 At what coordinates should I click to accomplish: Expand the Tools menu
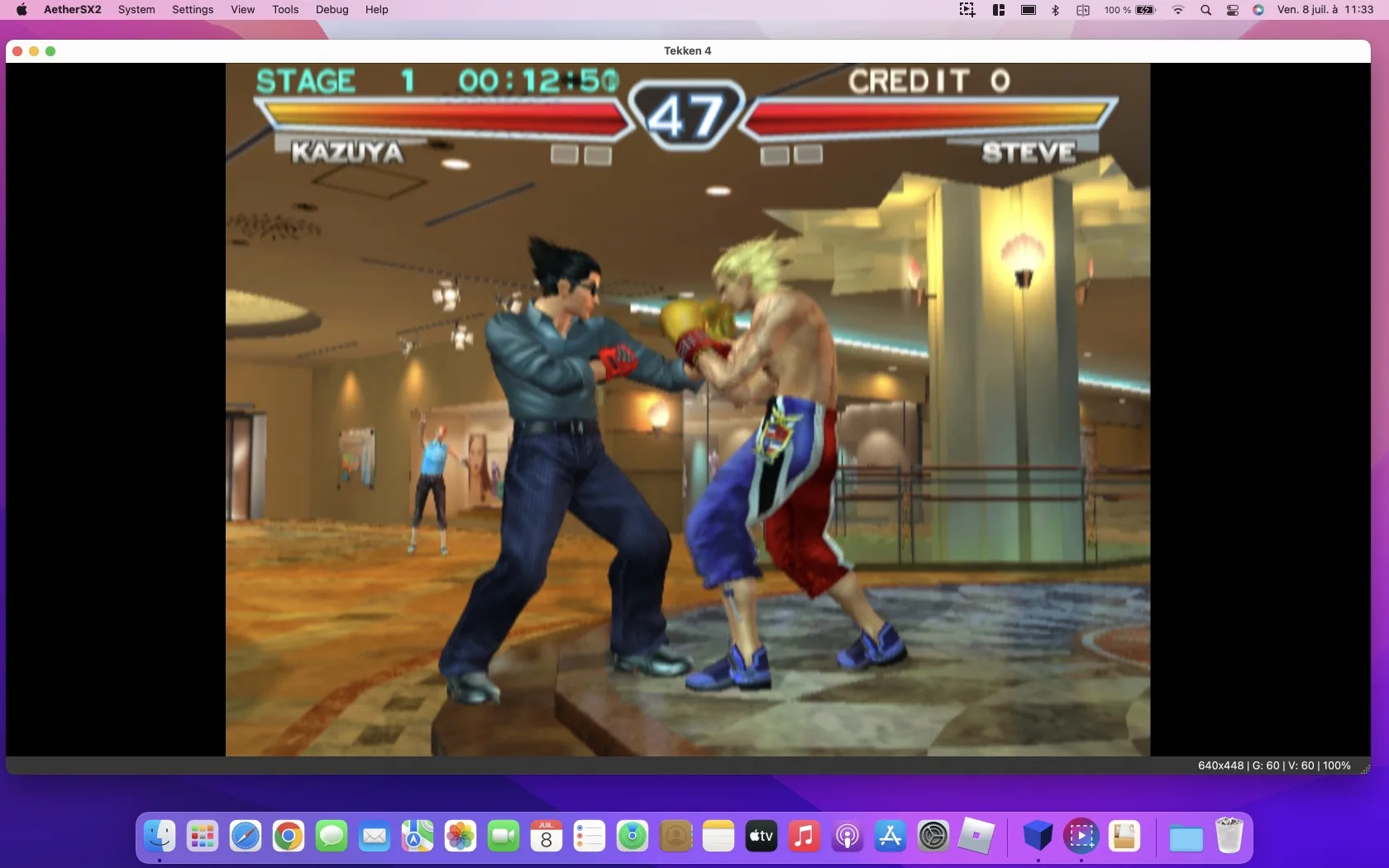tap(284, 10)
